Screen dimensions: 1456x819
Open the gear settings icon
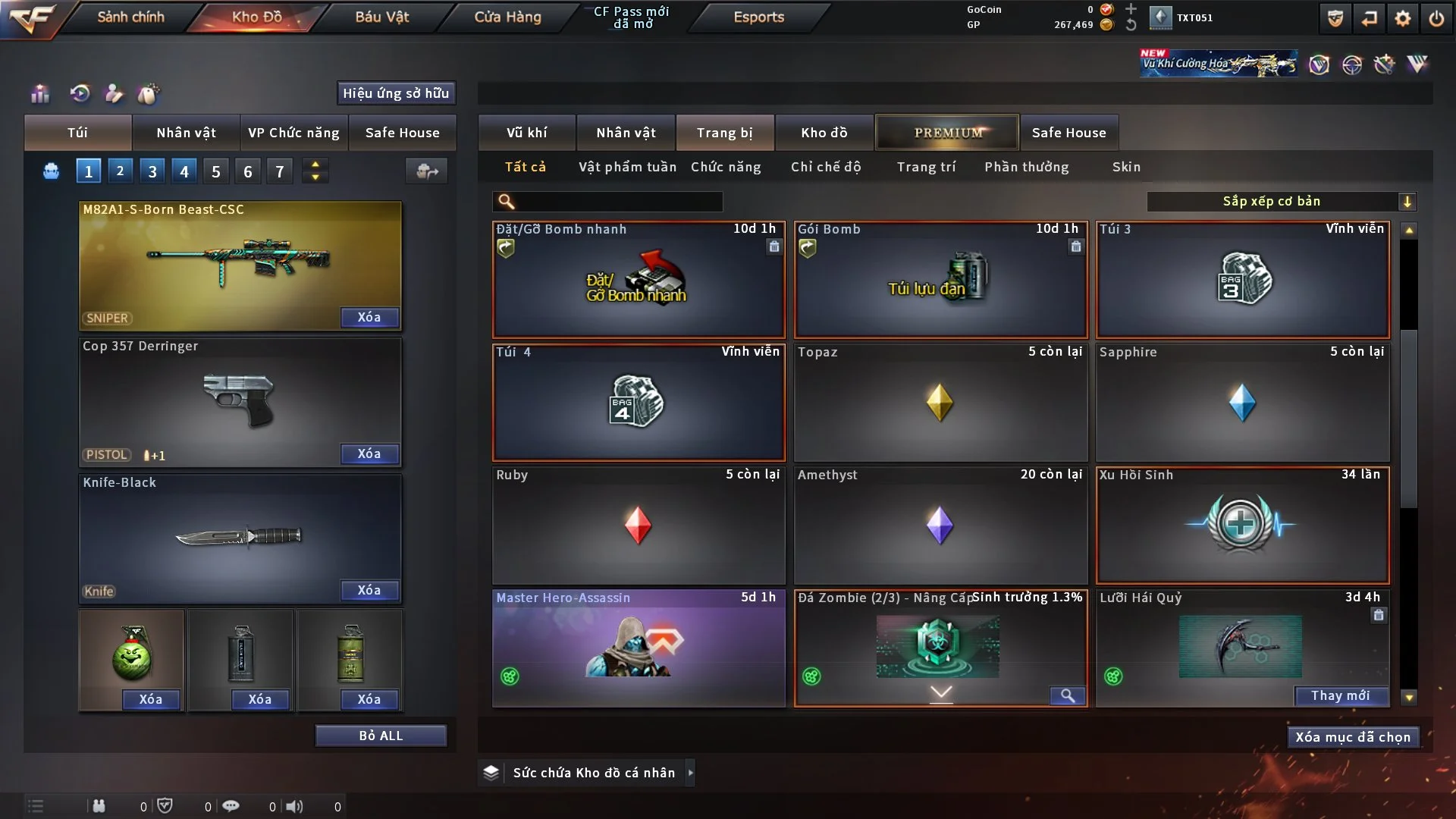pos(1402,18)
